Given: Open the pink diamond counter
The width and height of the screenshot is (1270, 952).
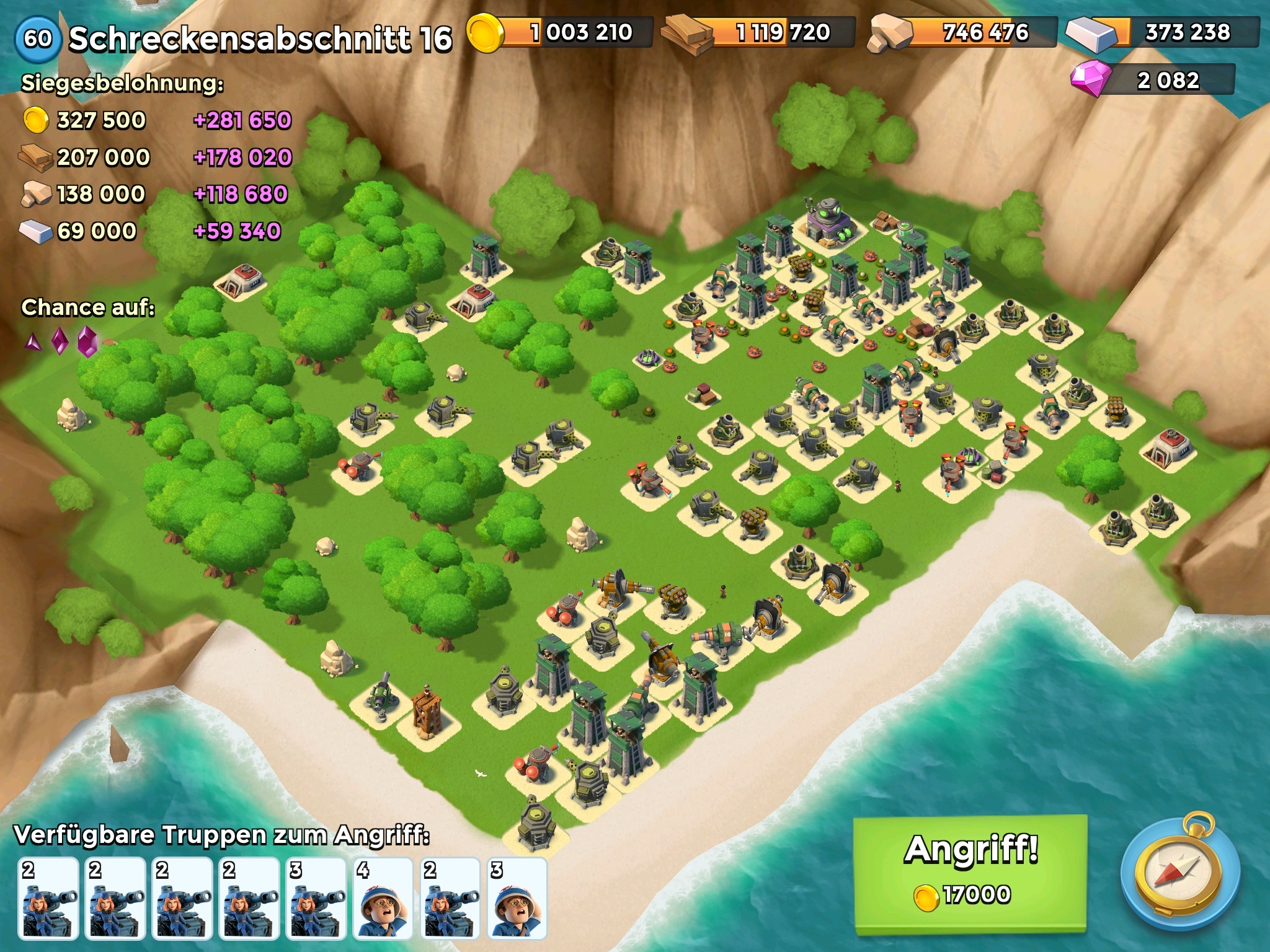Looking at the screenshot, I should (1153, 81).
